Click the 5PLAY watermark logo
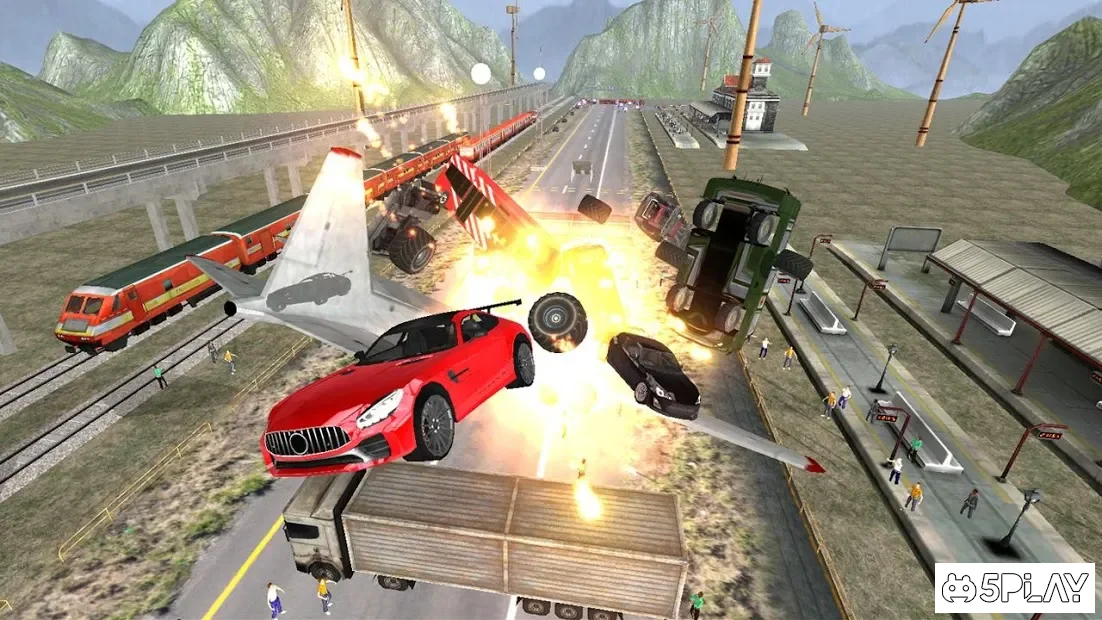This screenshot has width=1102, height=620. (x=1014, y=588)
